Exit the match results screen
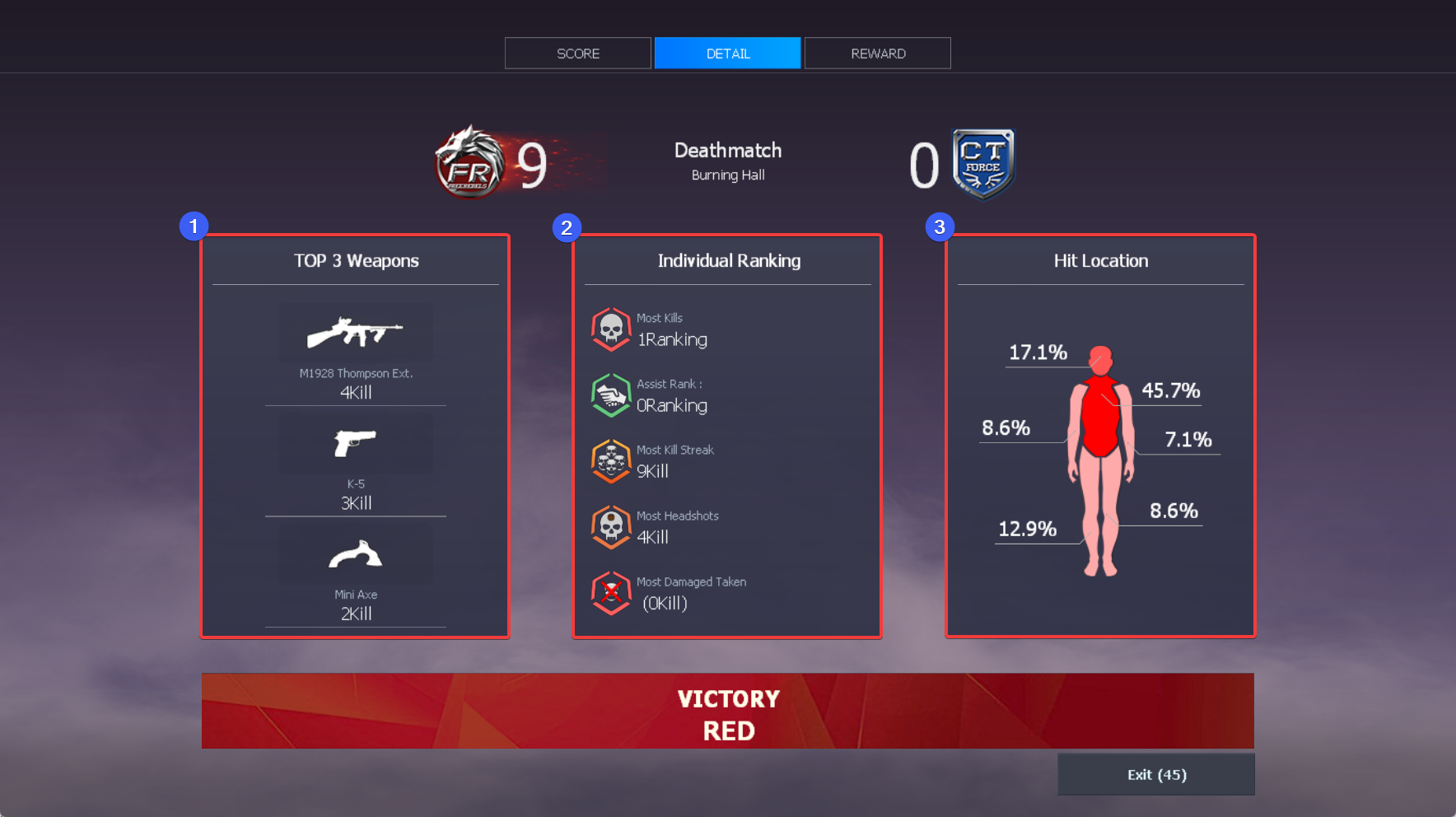The height and width of the screenshot is (817, 1456). click(1155, 775)
